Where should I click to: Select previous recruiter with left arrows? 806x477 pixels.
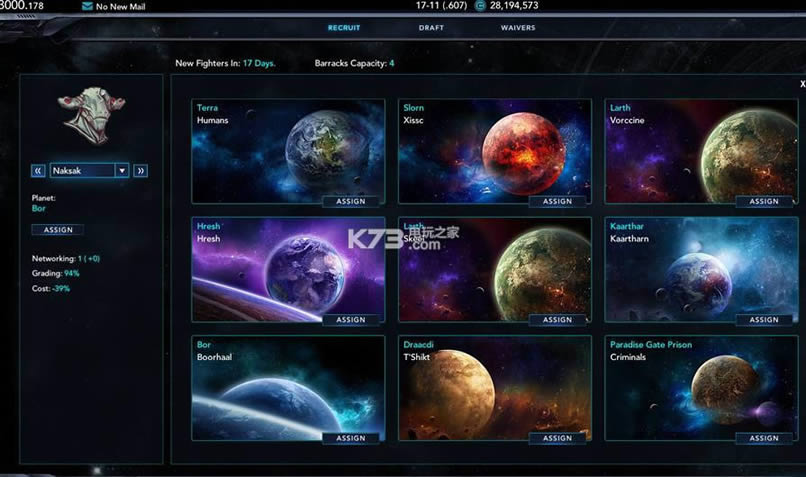[x=40, y=170]
